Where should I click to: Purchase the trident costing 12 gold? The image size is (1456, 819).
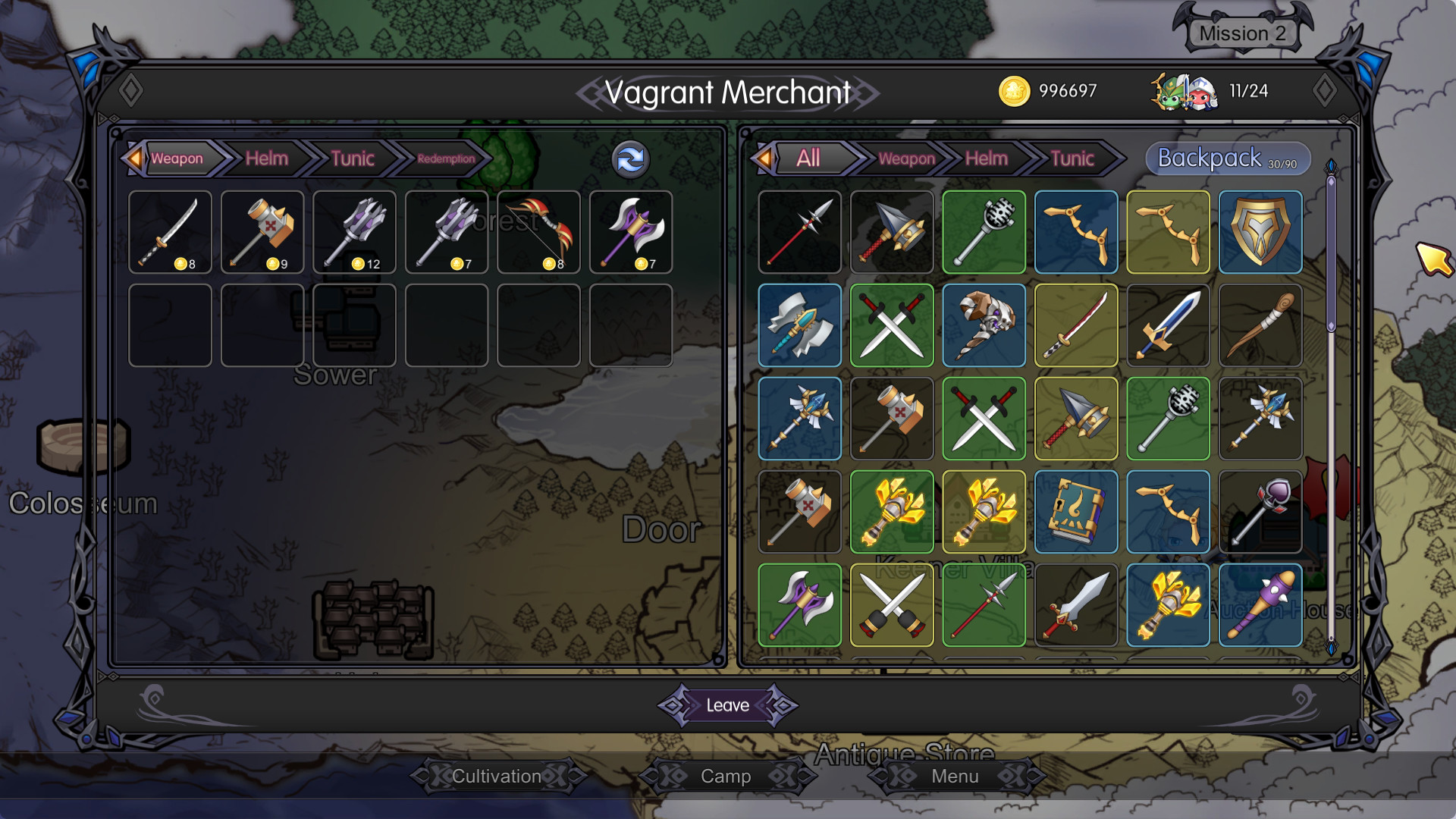pyautogui.click(x=354, y=232)
